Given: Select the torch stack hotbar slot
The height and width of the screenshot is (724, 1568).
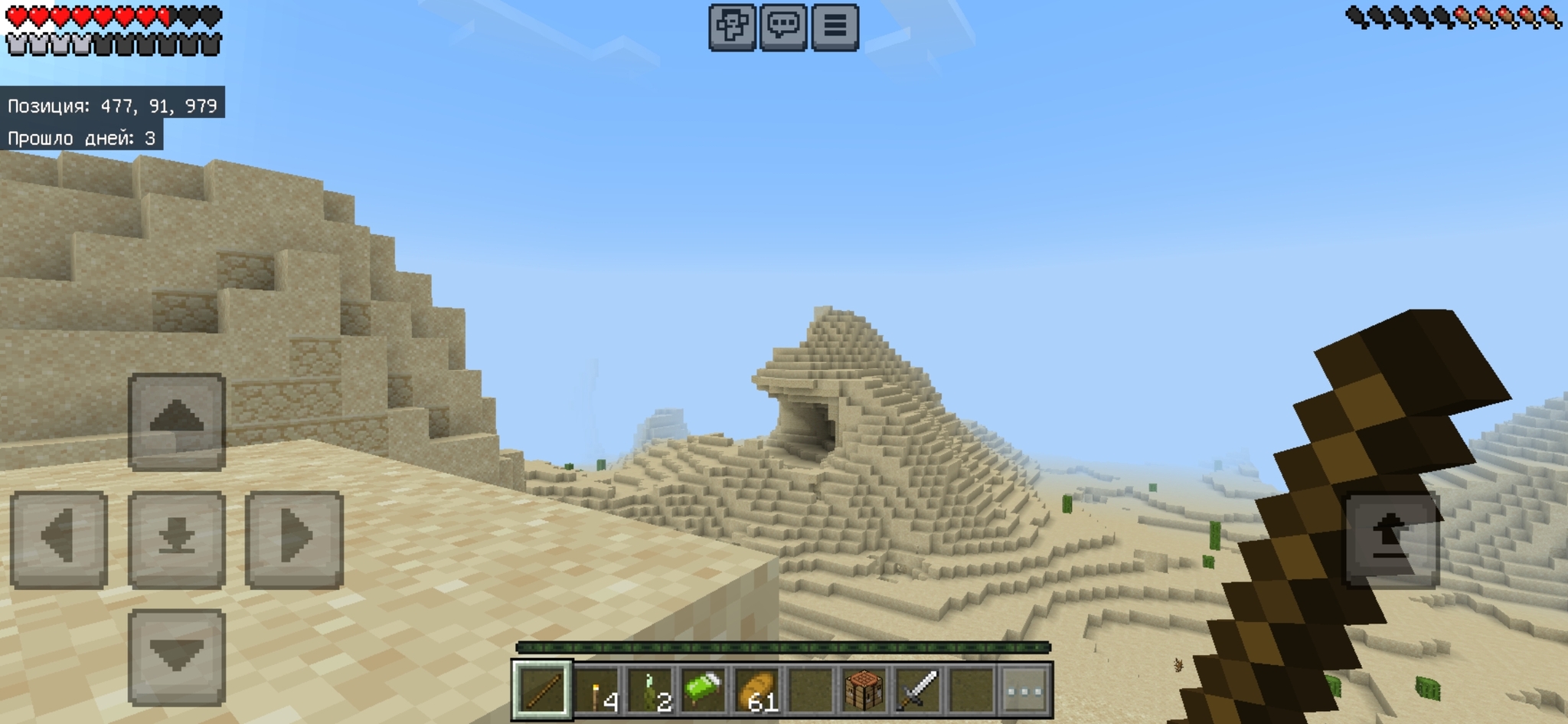Looking at the screenshot, I should point(597,690).
